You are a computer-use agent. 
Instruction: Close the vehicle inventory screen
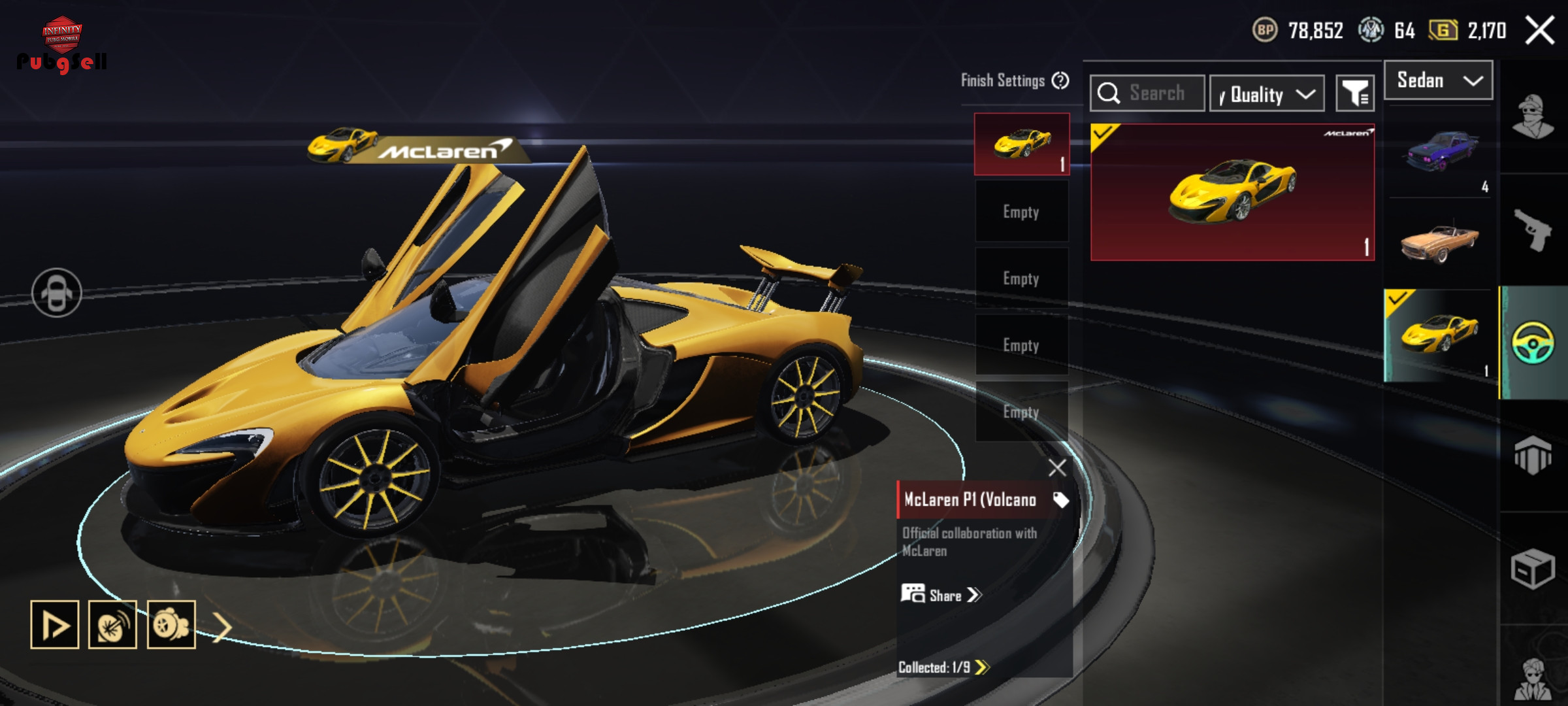1539,31
